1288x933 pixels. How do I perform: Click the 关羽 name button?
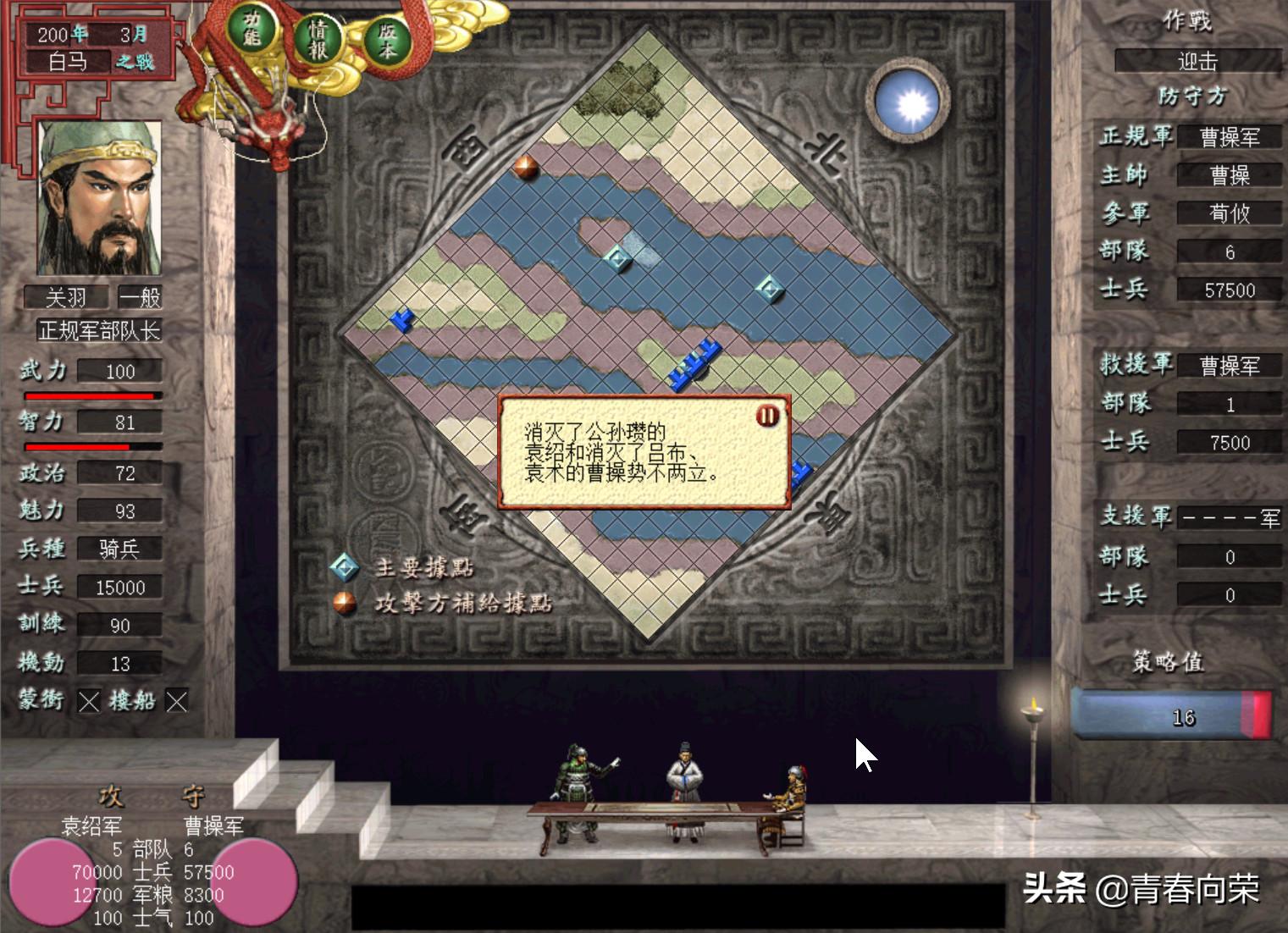click(66, 297)
